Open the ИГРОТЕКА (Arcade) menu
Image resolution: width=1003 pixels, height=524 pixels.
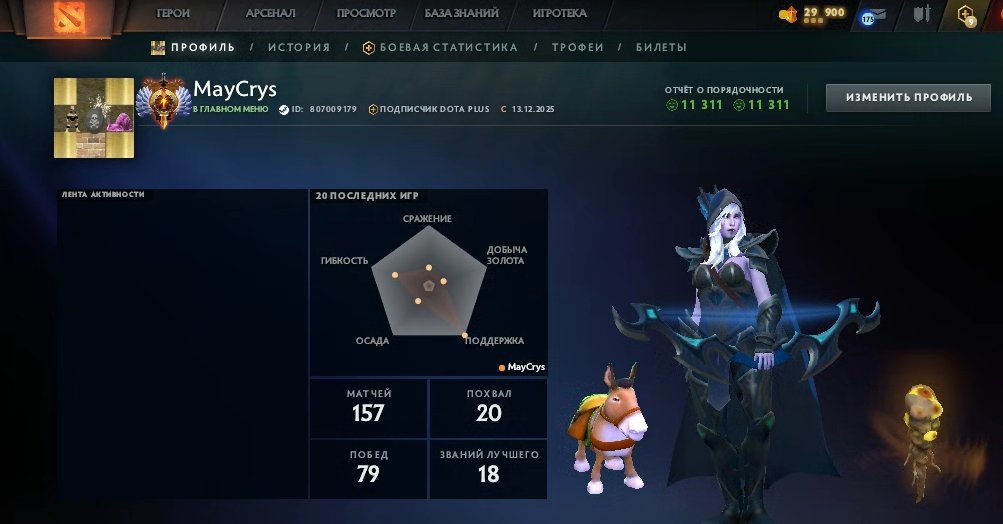click(x=560, y=14)
